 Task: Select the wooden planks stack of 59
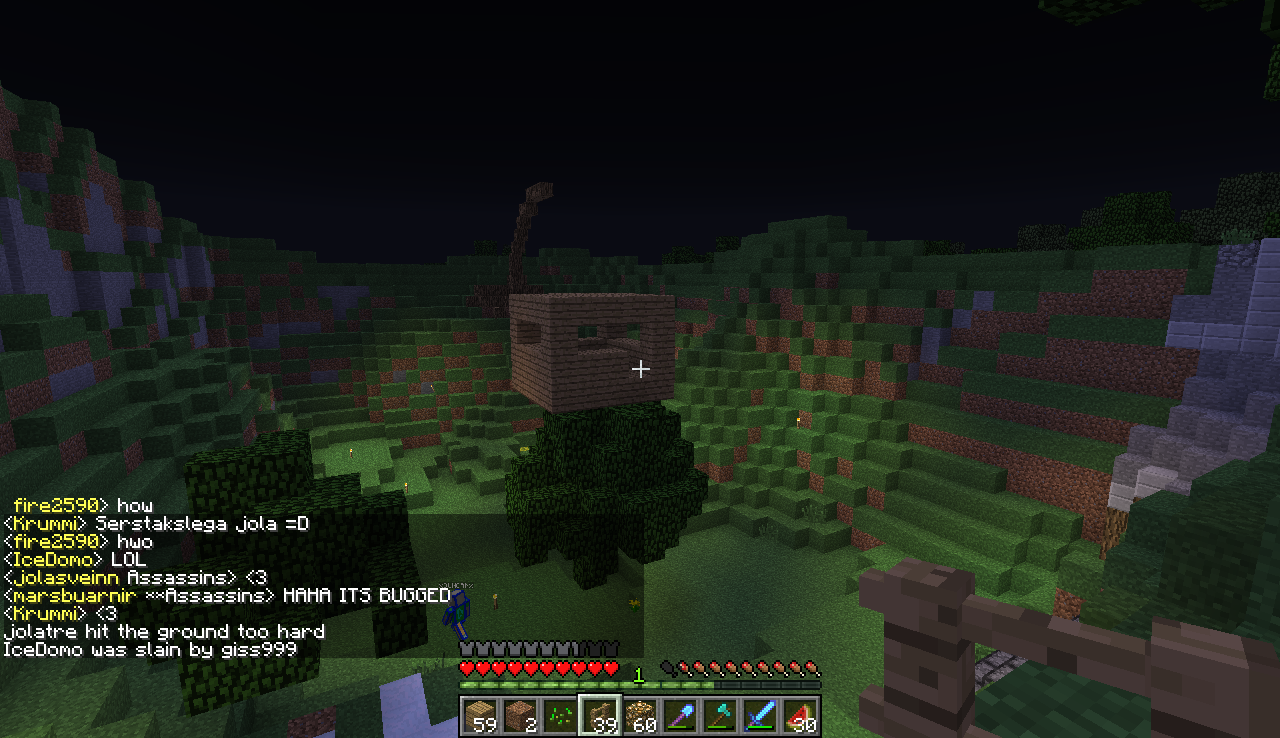pyautogui.click(x=480, y=716)
